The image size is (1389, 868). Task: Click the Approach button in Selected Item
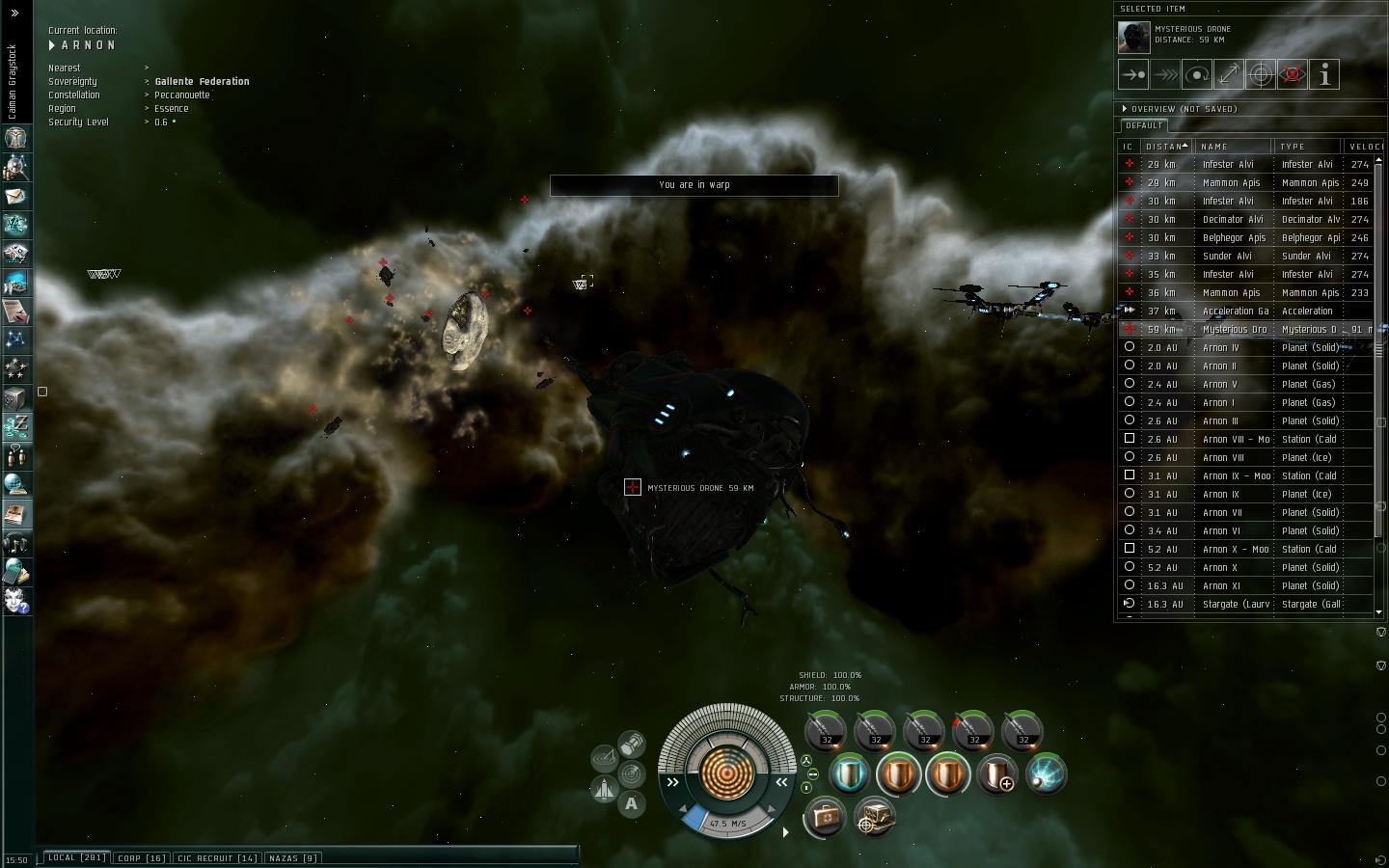[x=1133, y=74]
